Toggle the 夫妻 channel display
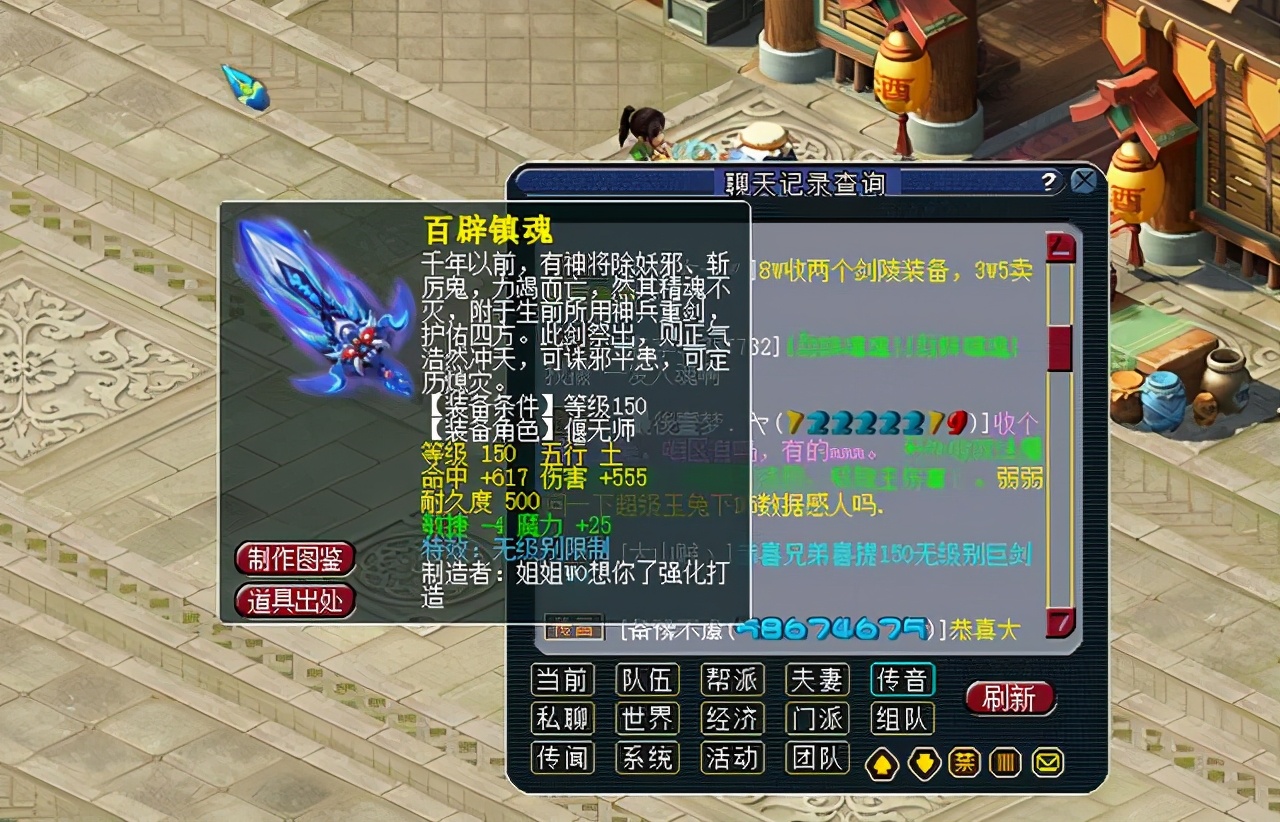The image size is (1280, 822). click(x=818, y=679)
